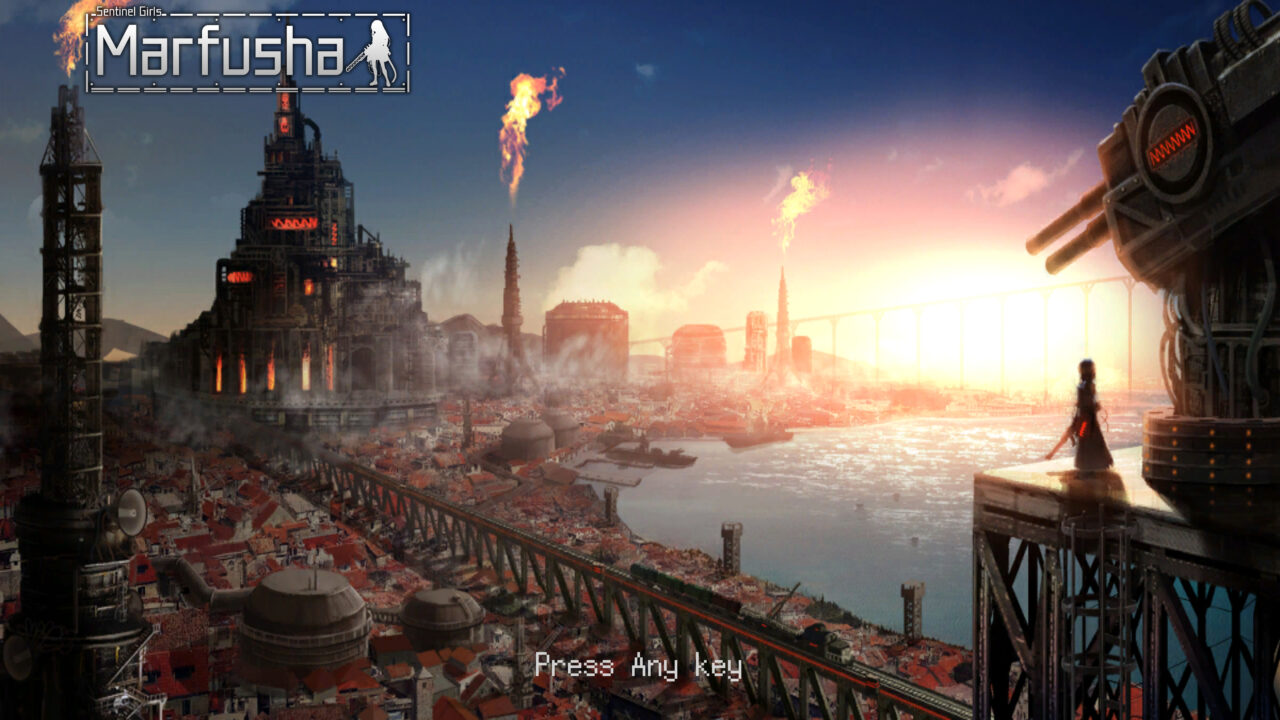Click the word 'key' in the start prompt

coord(718,665)
